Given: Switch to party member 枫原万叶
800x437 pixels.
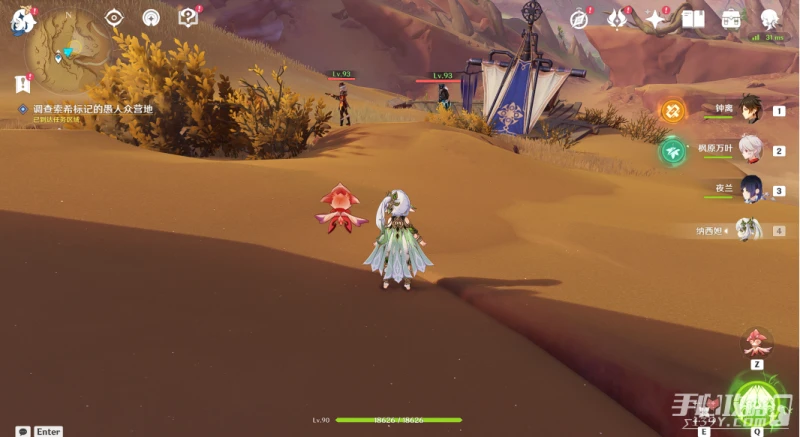Looking at the screenshot, I should point(751,149).
